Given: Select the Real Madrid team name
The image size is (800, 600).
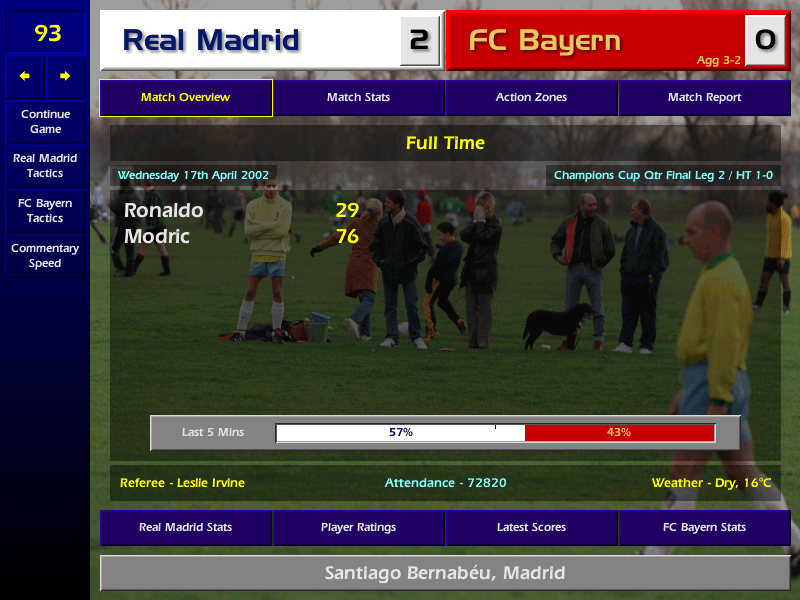Looking at the screenshot, I should 211,41.
